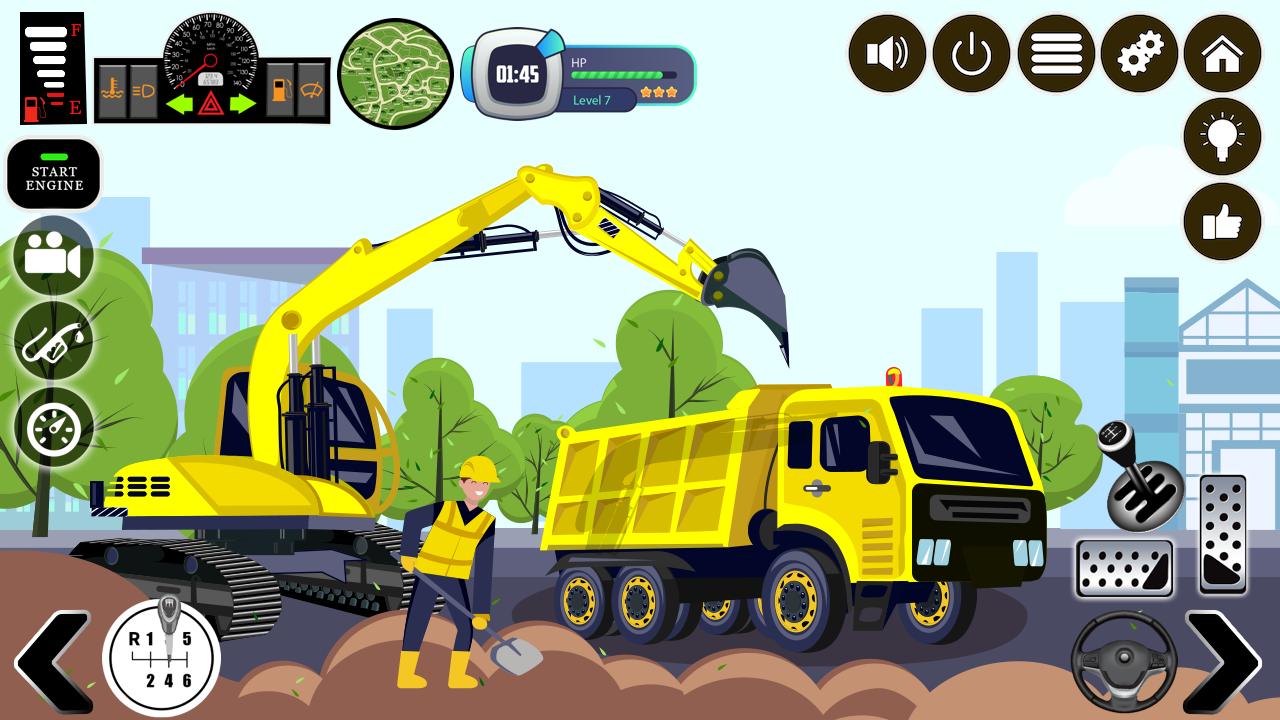The image size is (1280, 720).
Task: Show a hint with the light bulb
Action: tap(1222, 137)
